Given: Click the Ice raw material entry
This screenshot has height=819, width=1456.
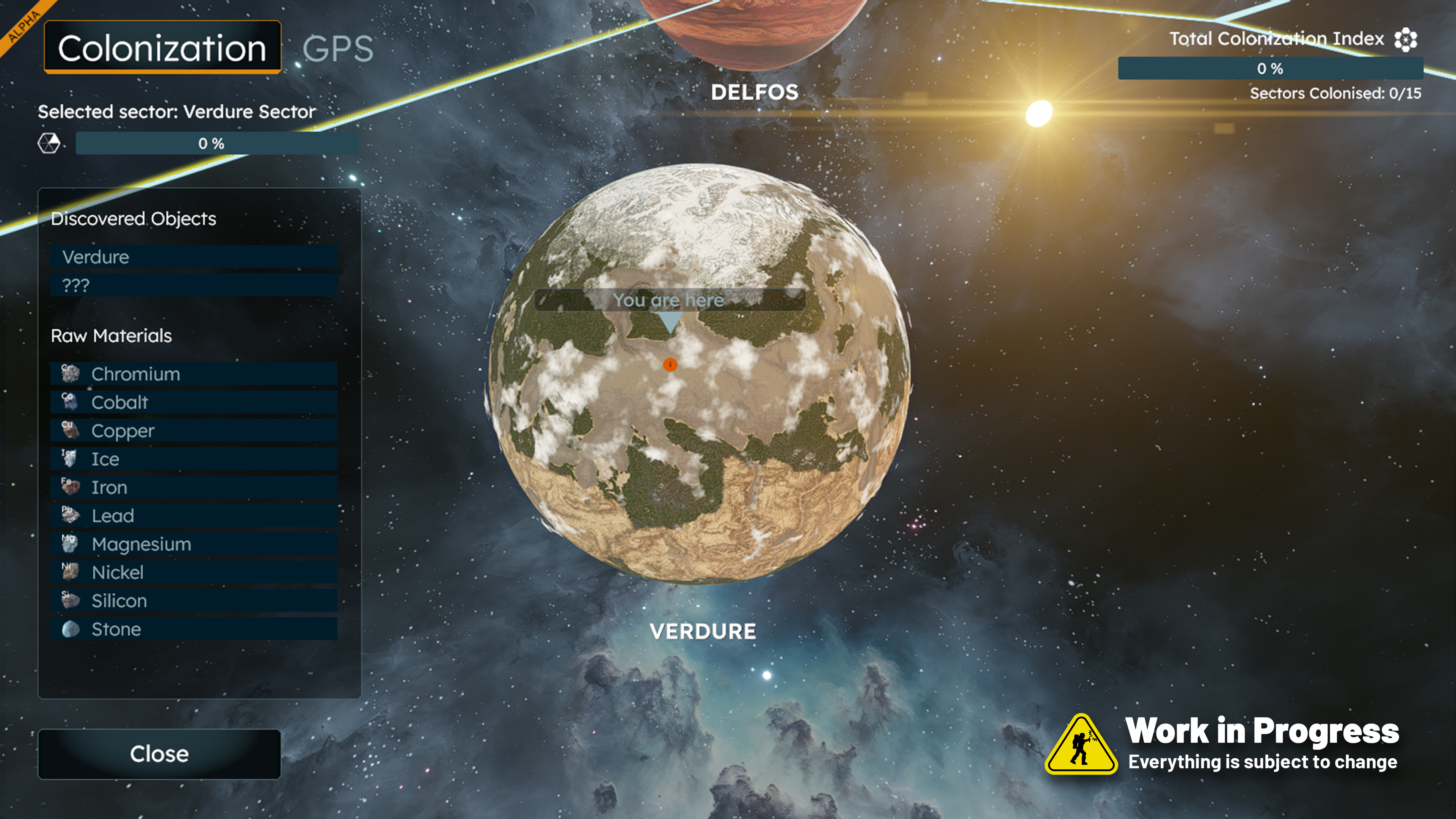Looking at the screenshot, I should (x=193, y=459).
